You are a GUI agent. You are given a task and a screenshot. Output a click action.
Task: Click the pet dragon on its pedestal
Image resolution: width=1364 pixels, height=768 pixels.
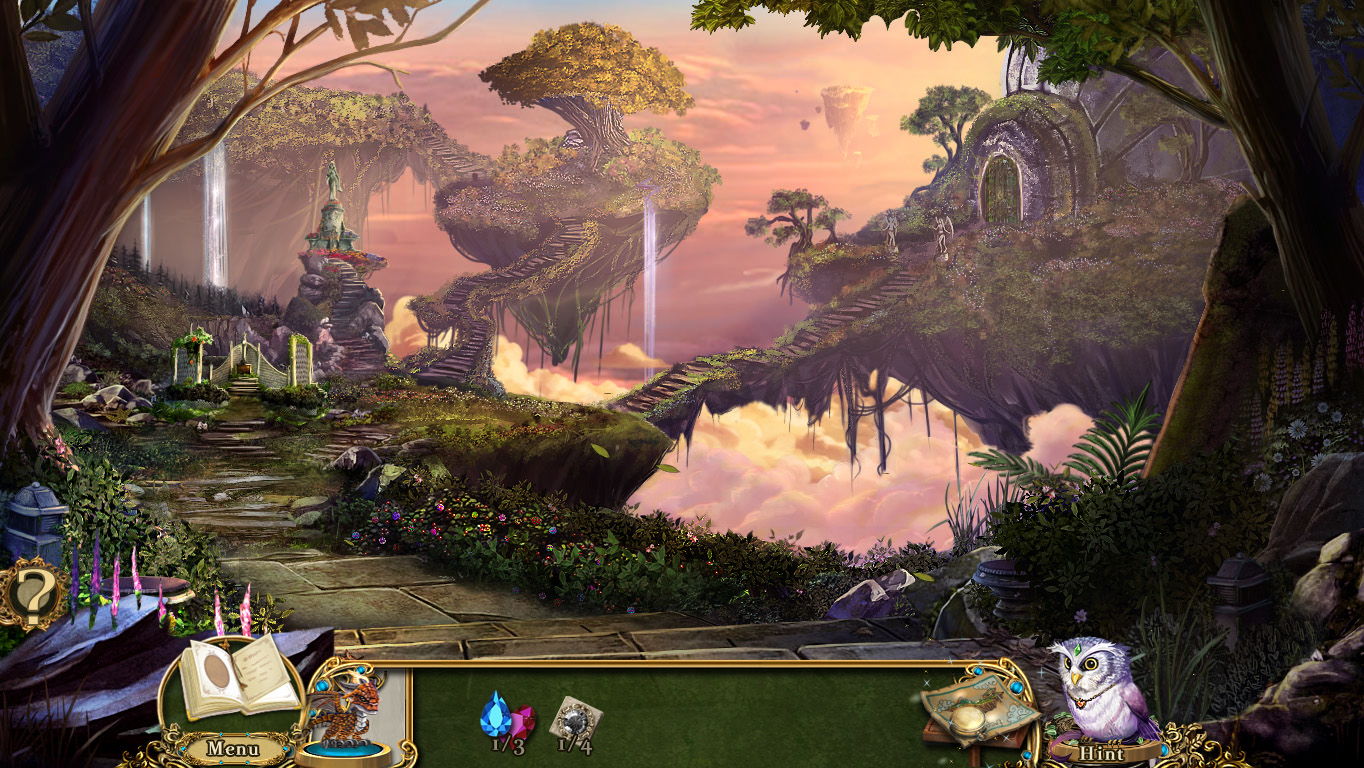(x=352, y=712)
